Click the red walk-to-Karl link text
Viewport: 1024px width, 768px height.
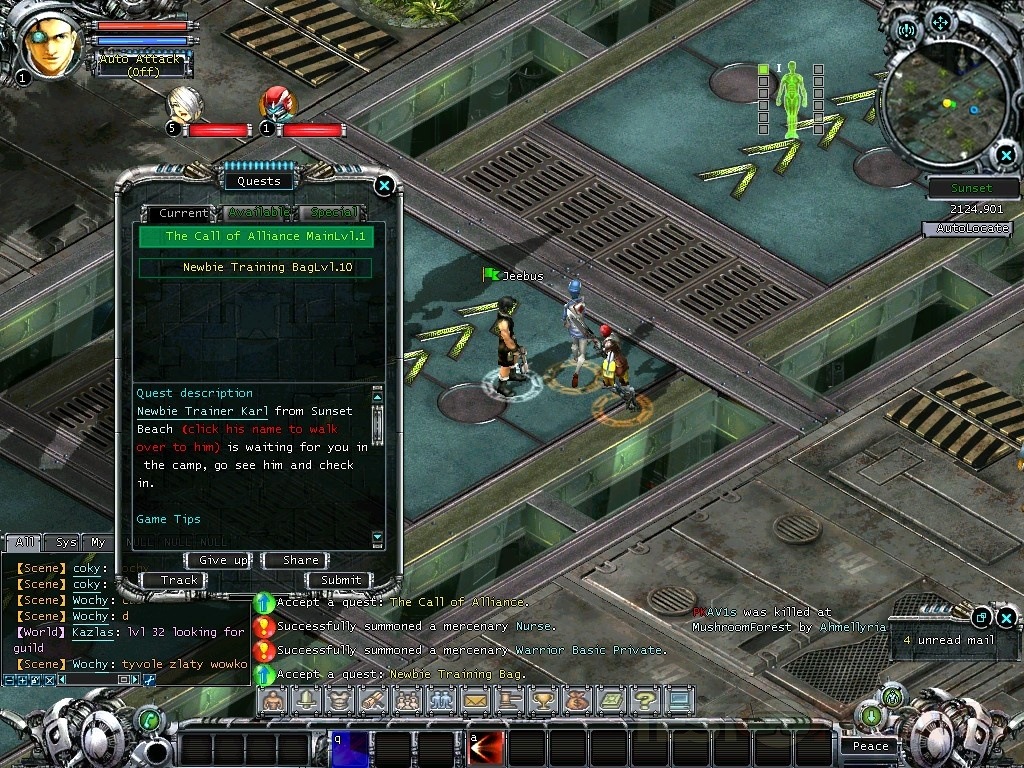250,429
